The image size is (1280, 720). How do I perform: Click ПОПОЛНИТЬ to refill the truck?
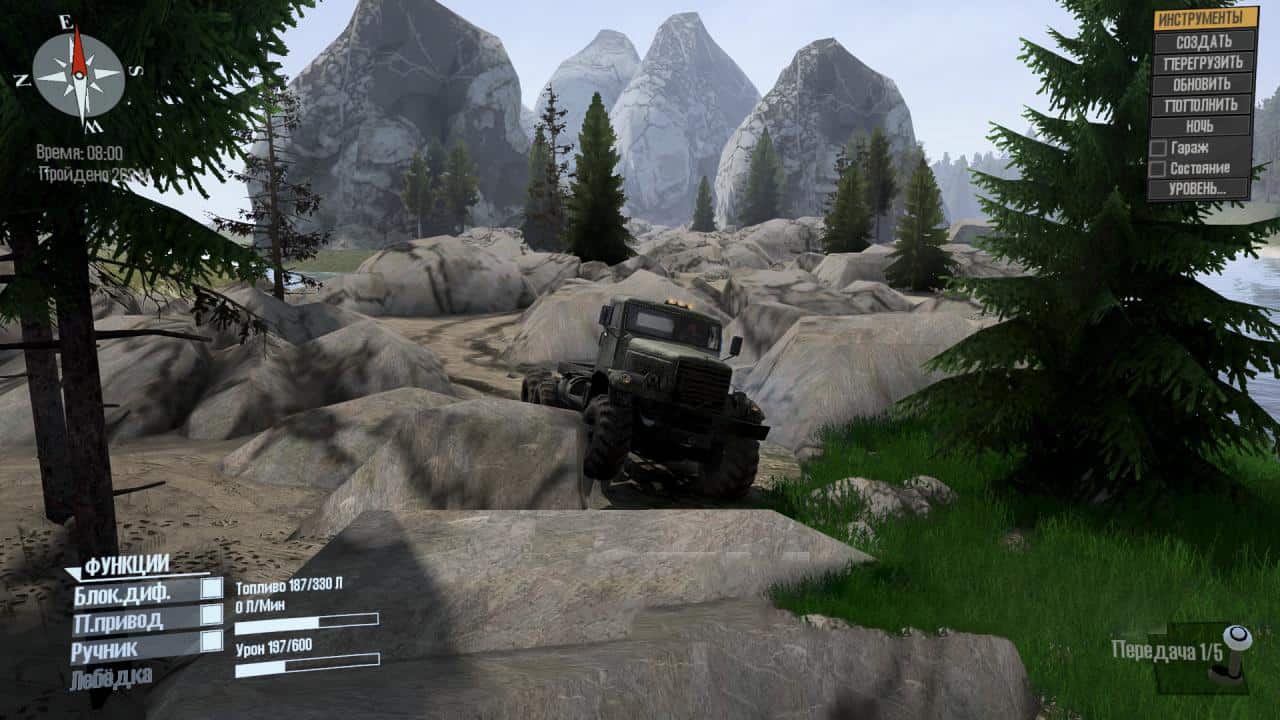(x=1204, y=105)
